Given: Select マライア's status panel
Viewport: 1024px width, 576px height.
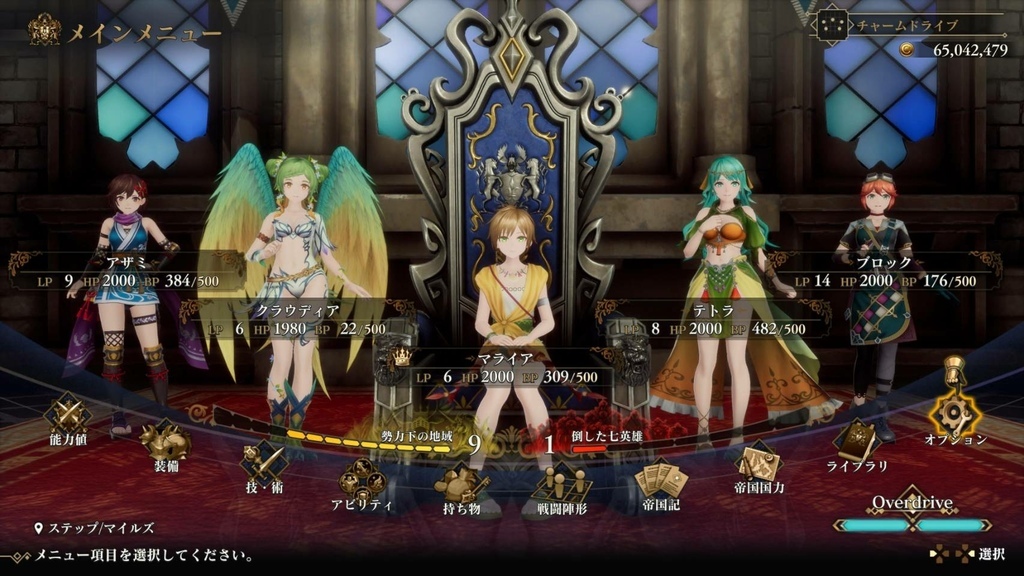Looking at the screenshot, I should 512,367.
